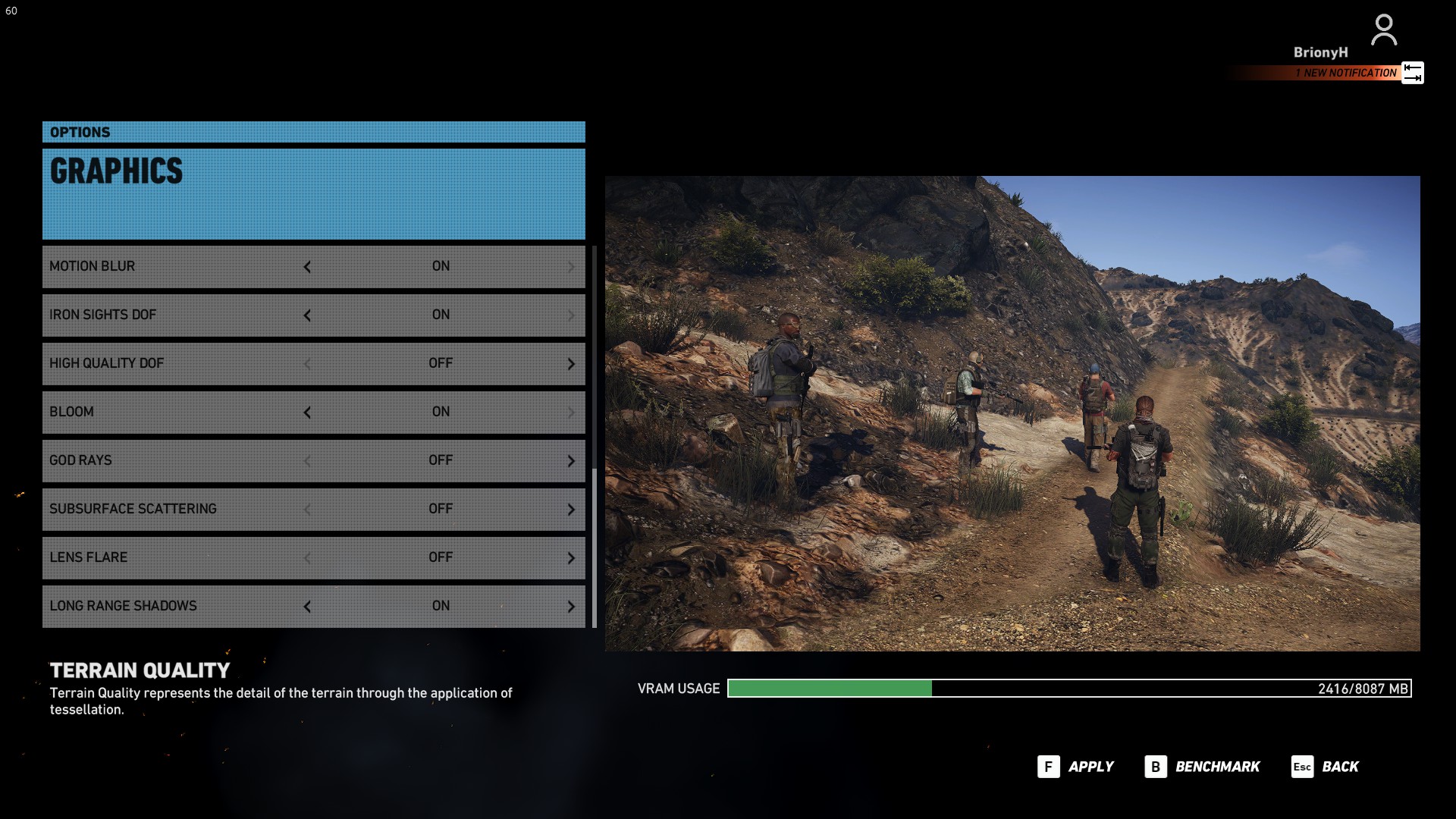This screenshot has height=819, width=1456.
Task: Click the left arrow on the Bloom row
Action: coord(307,413)
